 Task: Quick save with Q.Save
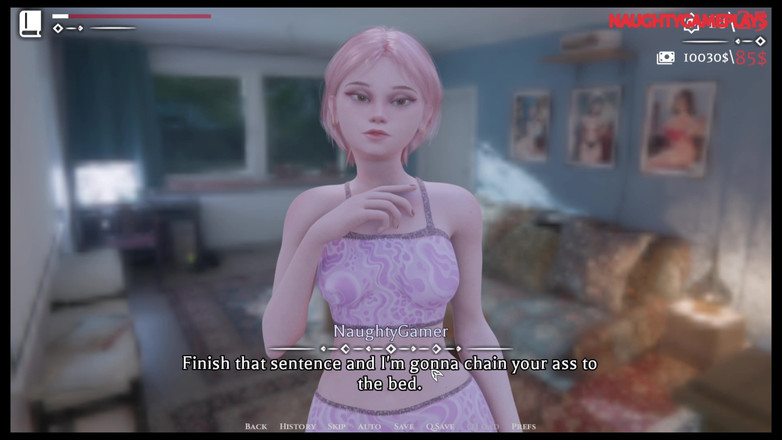click(x=440, y=427)
